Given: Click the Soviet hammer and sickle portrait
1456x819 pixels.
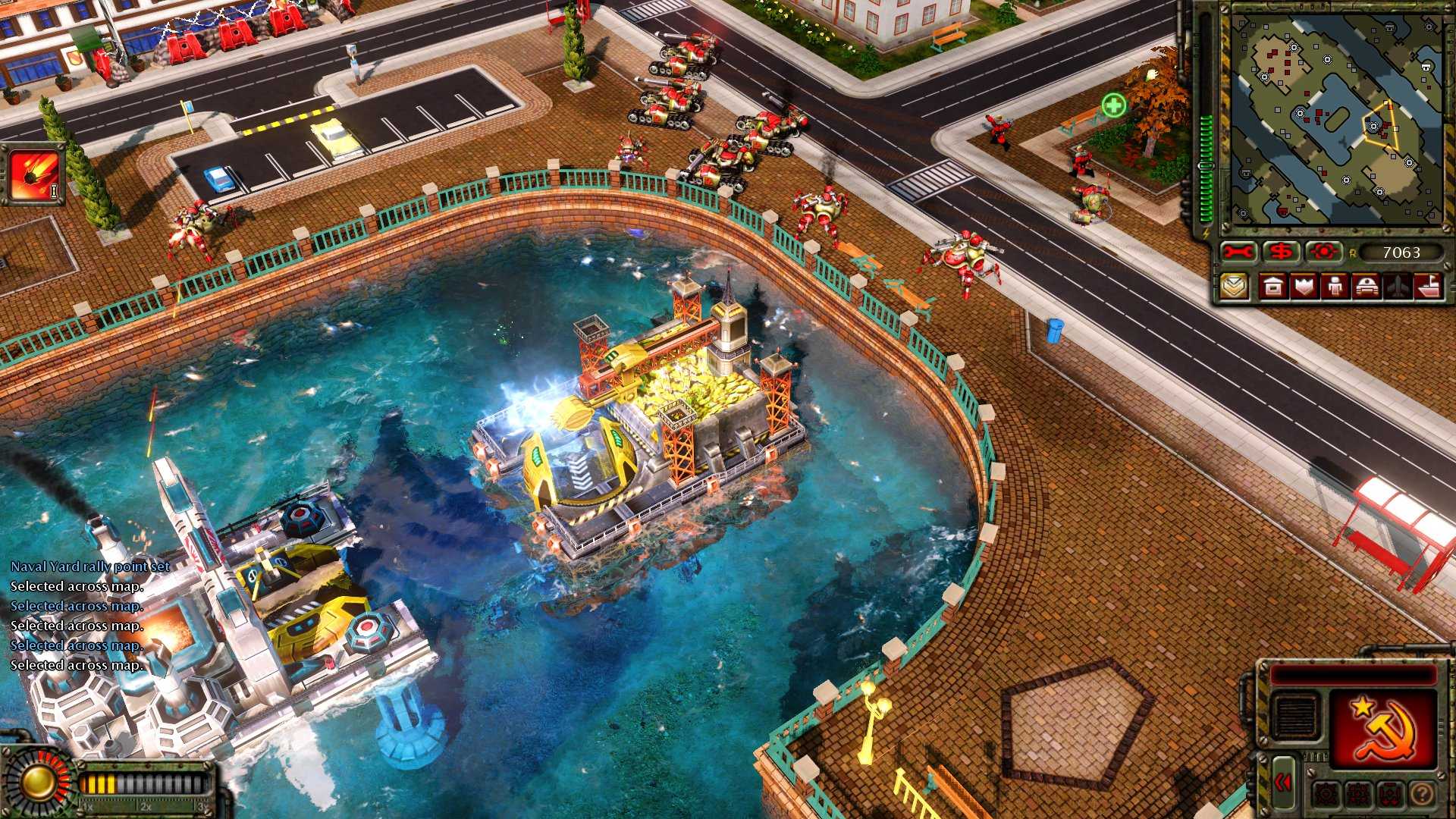Looking at the screenshot, I should [1385, 728].
